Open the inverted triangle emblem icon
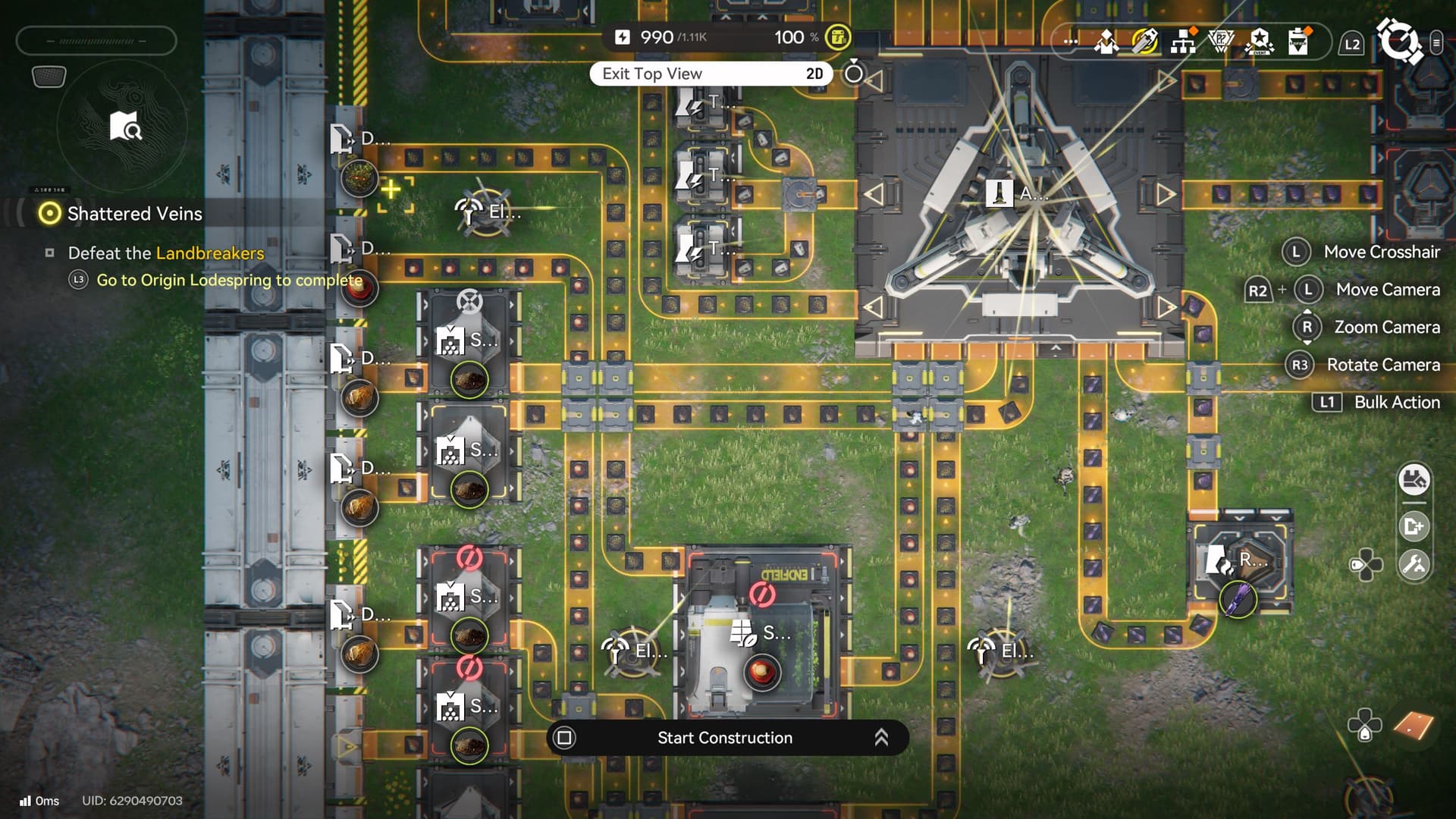The image size is (1456, 819). [x=1221, y=41]
